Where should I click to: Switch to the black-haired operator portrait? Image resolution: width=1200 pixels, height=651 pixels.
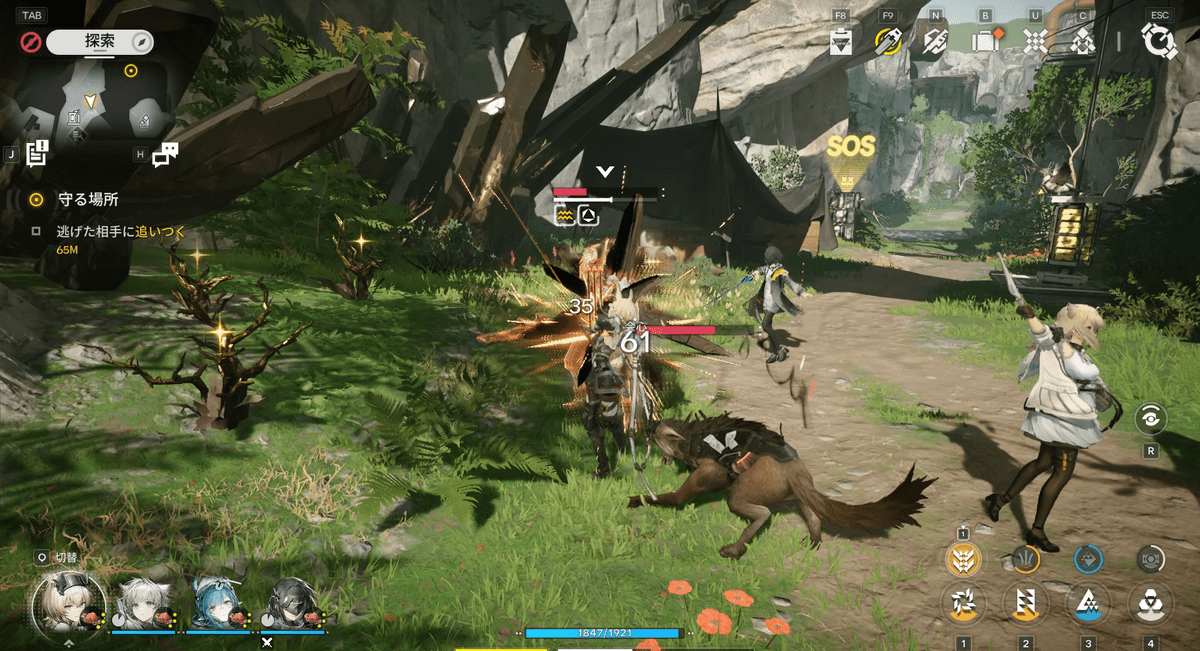tap(290, 603)
